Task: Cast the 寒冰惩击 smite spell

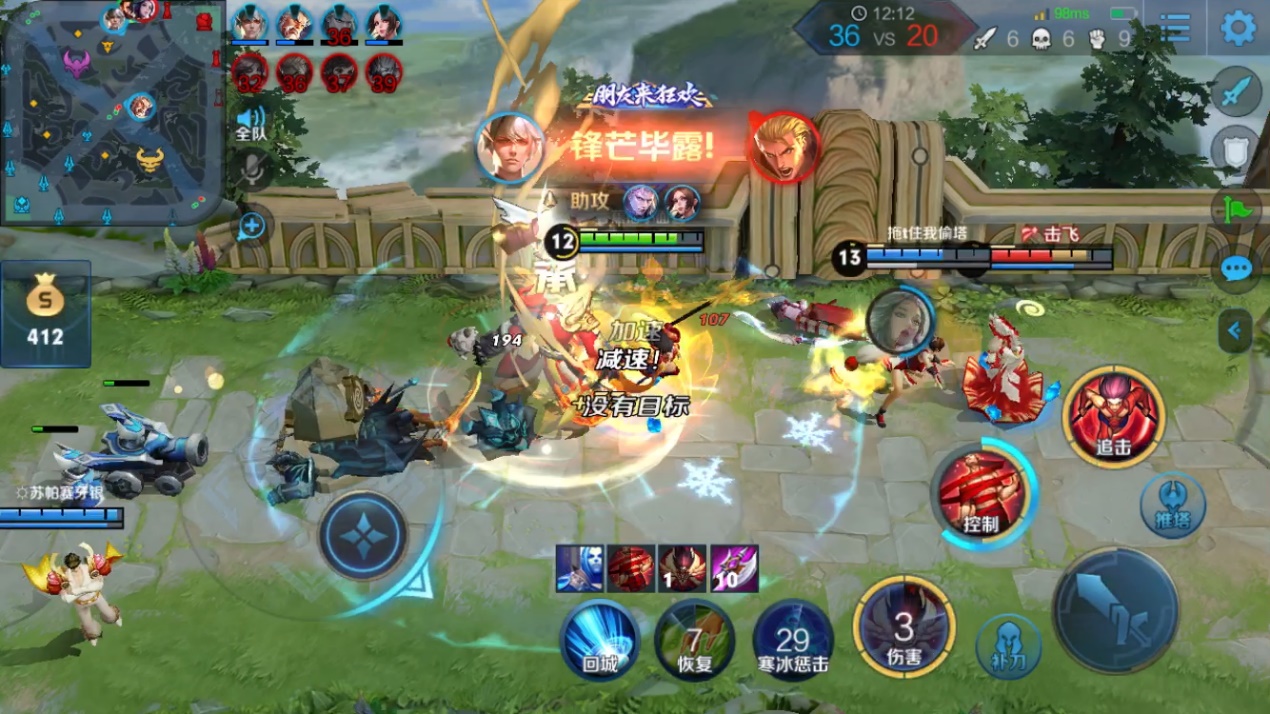Action: pyautogui.click(x=792, y=640)
